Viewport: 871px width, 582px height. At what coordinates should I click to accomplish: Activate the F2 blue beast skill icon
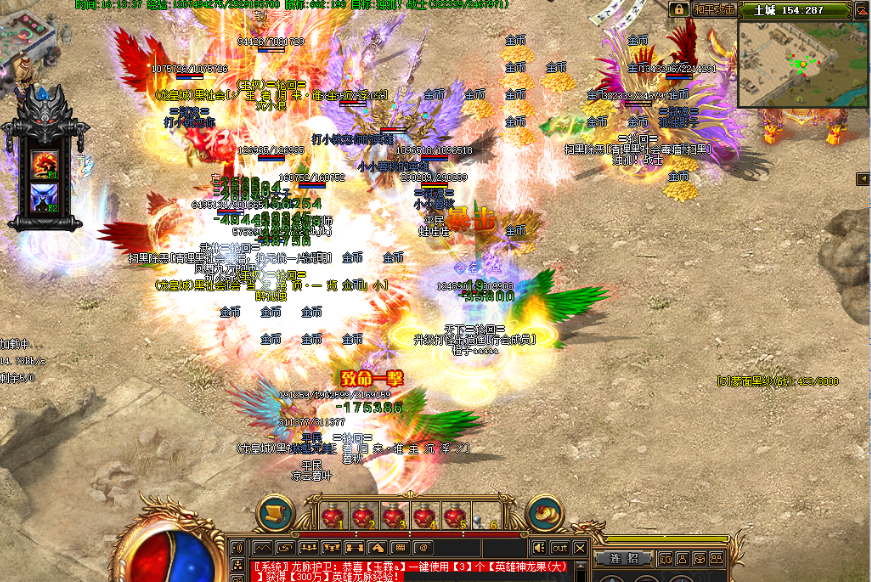click(x=44, y=196)
